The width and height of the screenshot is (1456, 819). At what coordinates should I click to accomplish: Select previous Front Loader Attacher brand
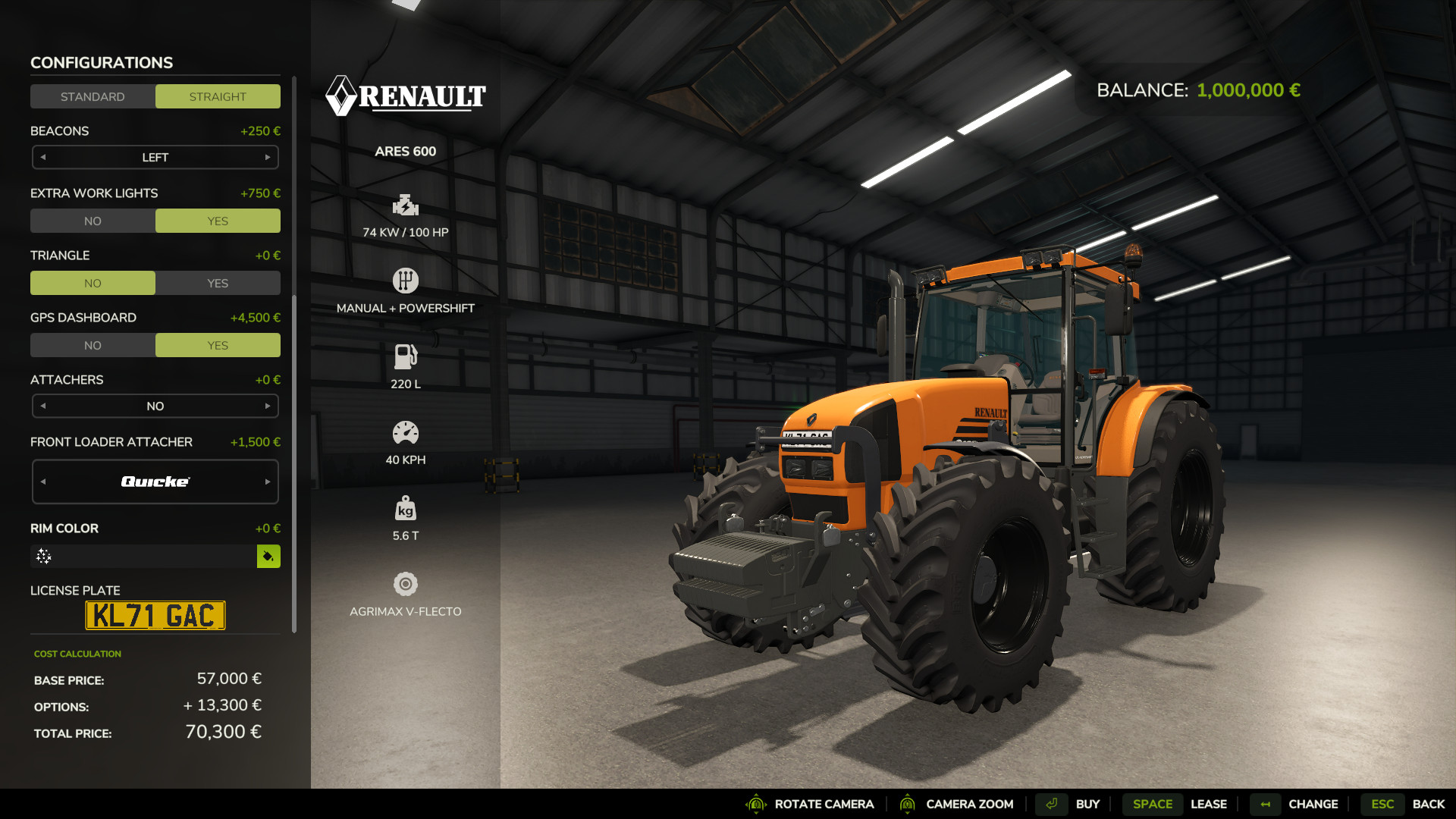coord(43,482)
